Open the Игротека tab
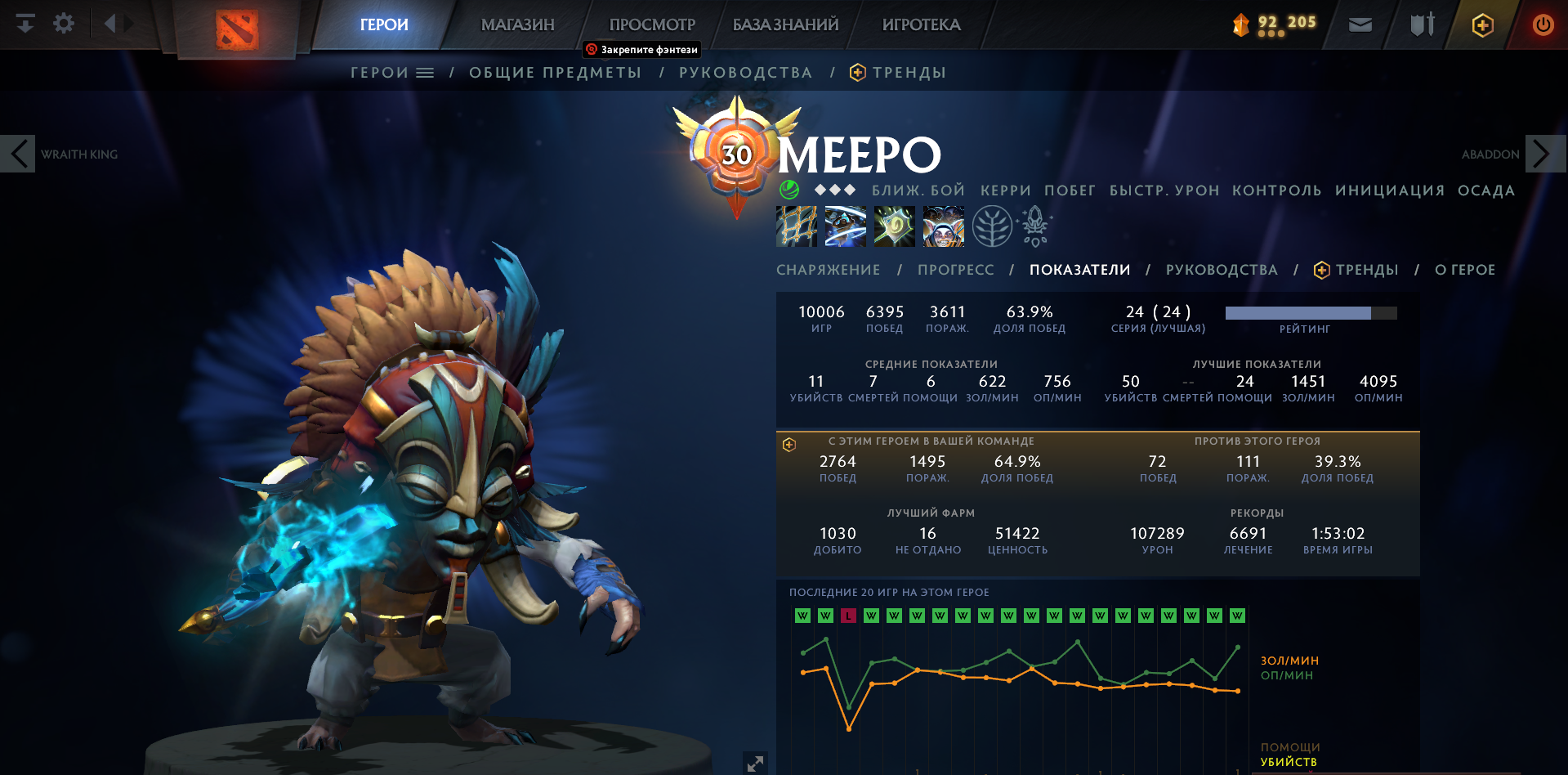The image size is (1568, 775). [921, 25]
